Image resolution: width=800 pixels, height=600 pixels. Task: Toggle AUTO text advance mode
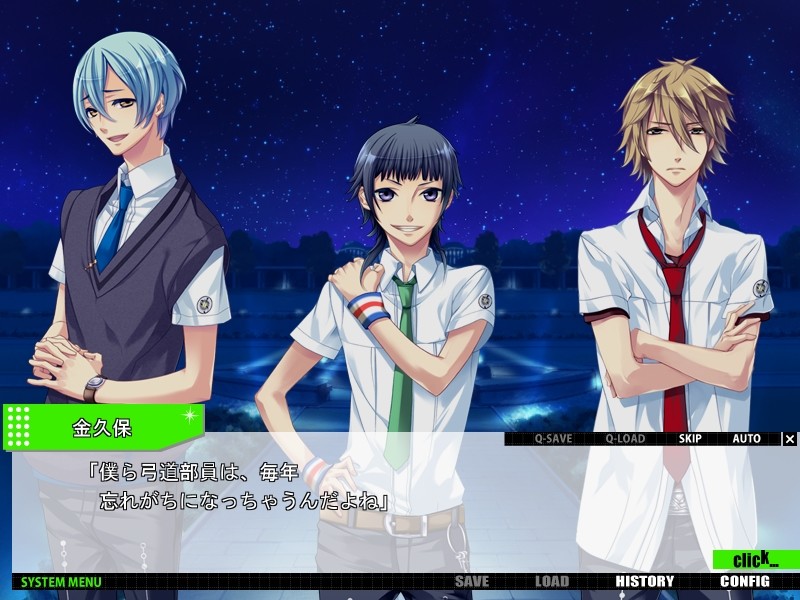click(x=746, y=438)
